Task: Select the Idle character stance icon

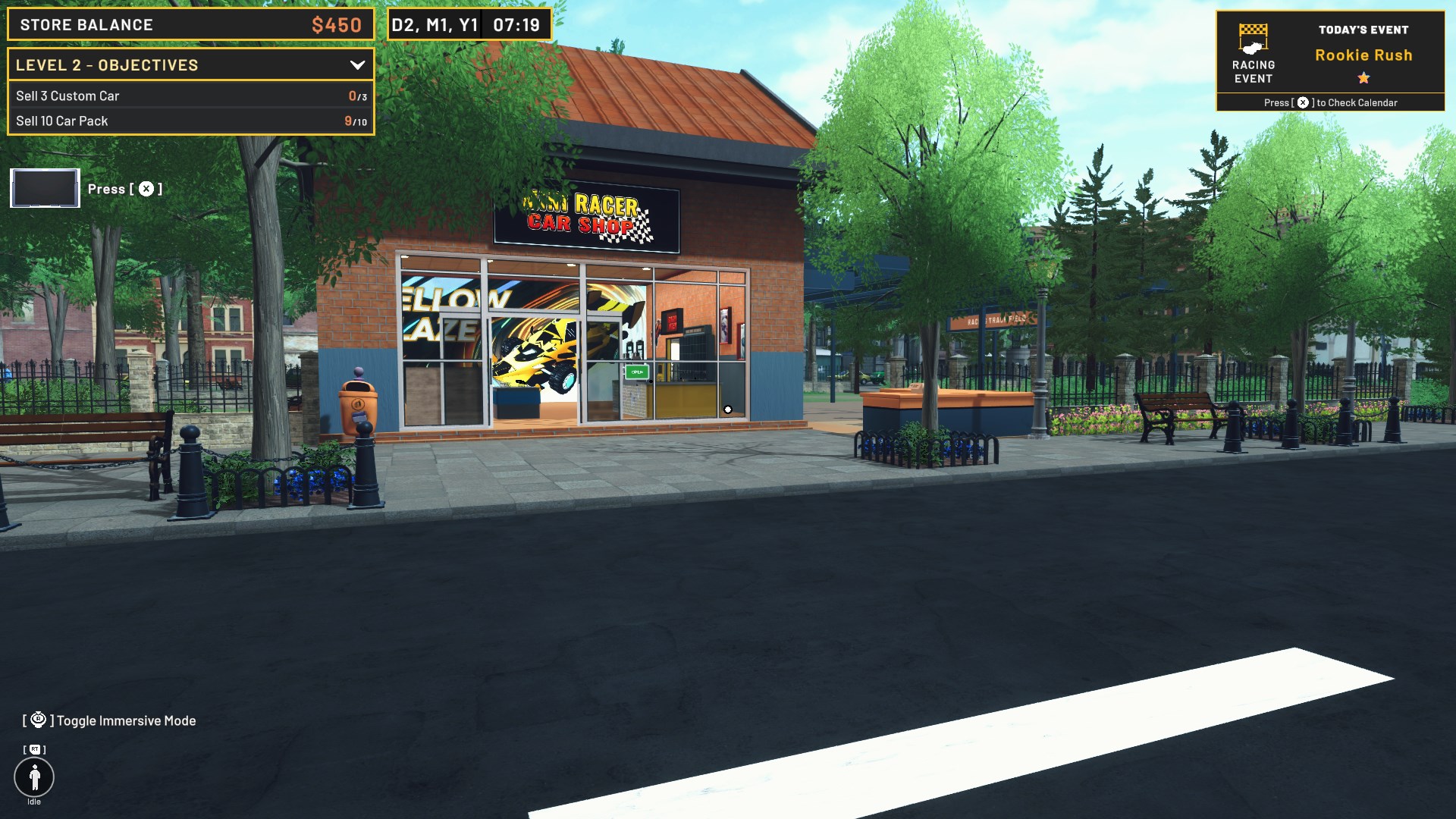Action: coord(33,778)
